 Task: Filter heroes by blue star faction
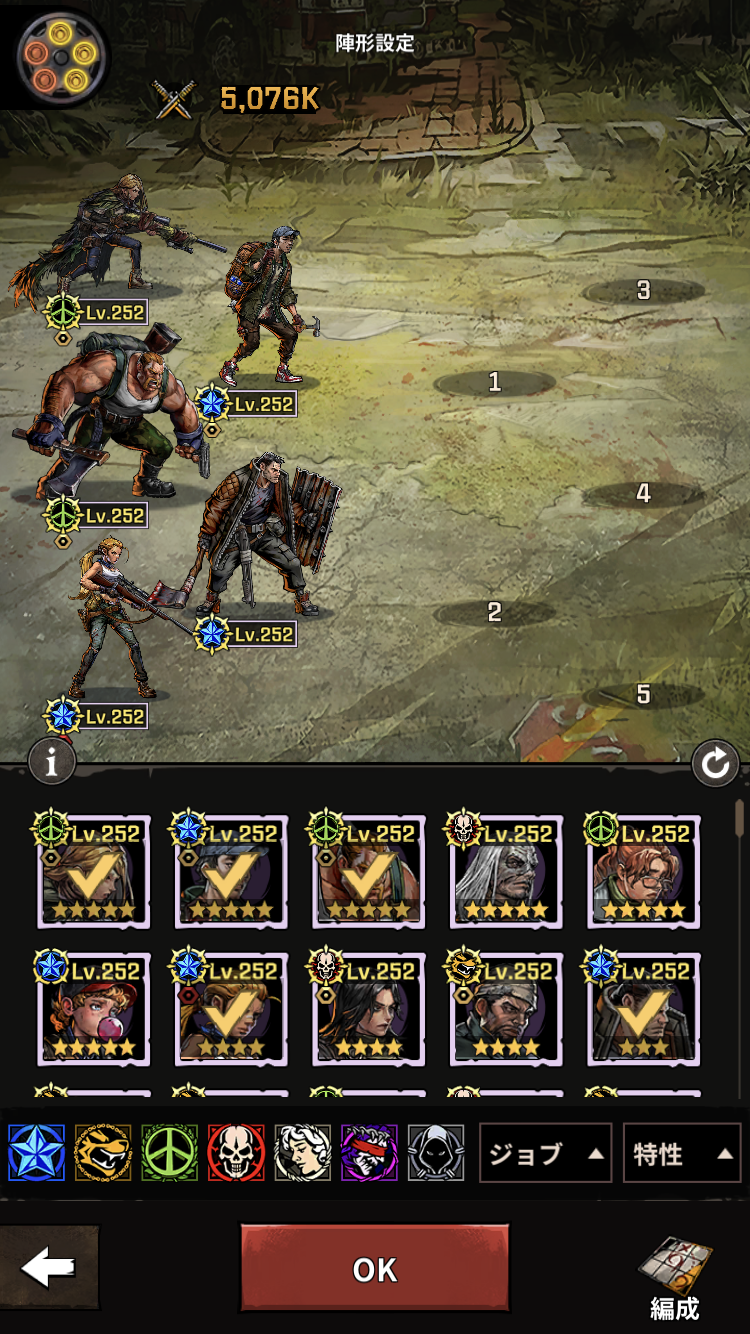click(x=36, y=1153)
